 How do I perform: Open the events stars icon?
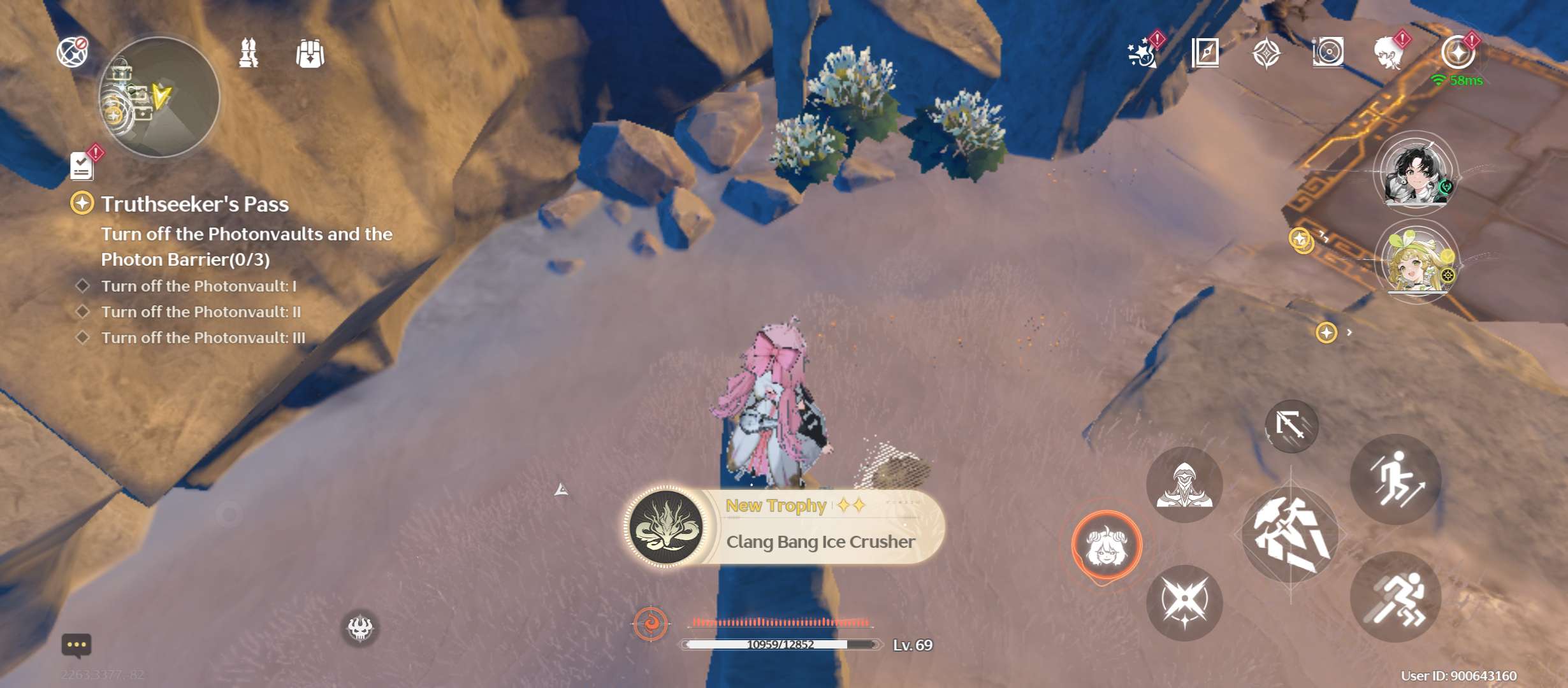tap(1142, 52)
